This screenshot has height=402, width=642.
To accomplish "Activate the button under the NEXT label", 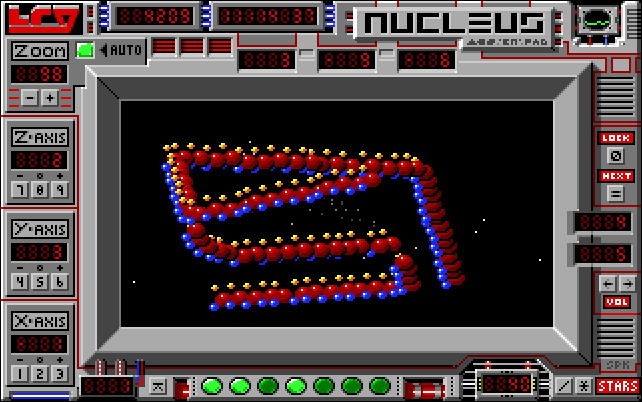I will [616, 193].
